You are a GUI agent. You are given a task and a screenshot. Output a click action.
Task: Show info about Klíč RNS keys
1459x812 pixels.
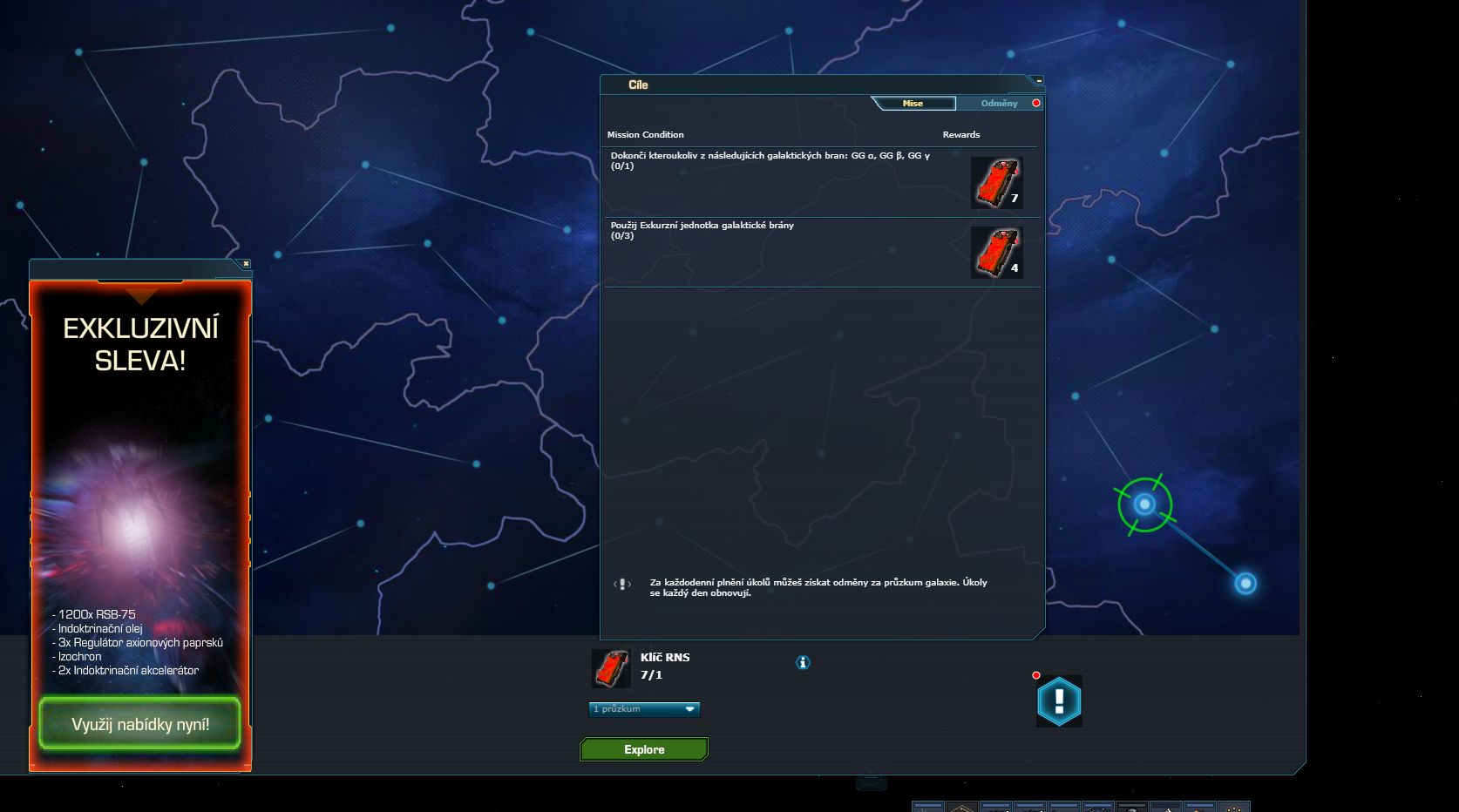[803, 663]
